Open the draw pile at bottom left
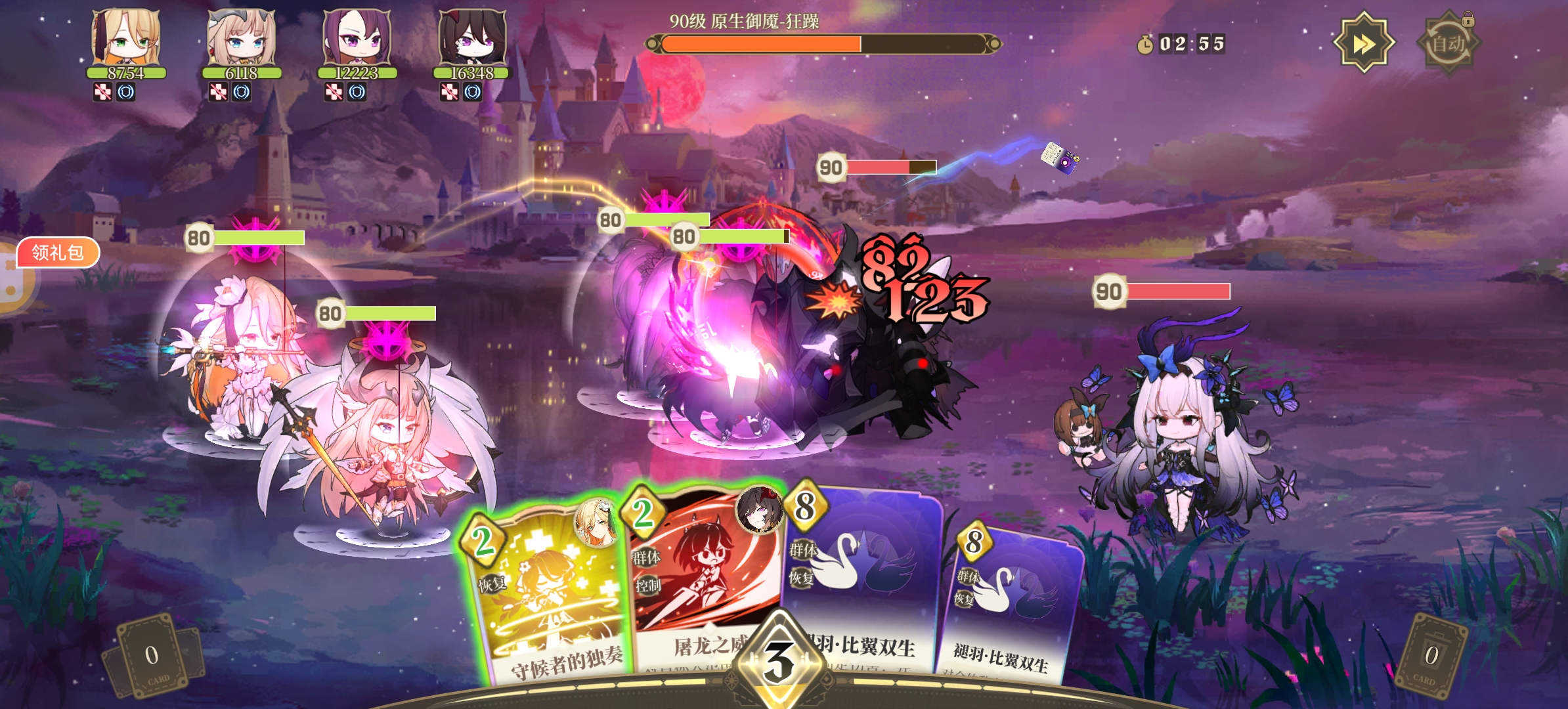Screen dimensions: 1568x709 tap(152, 656)
